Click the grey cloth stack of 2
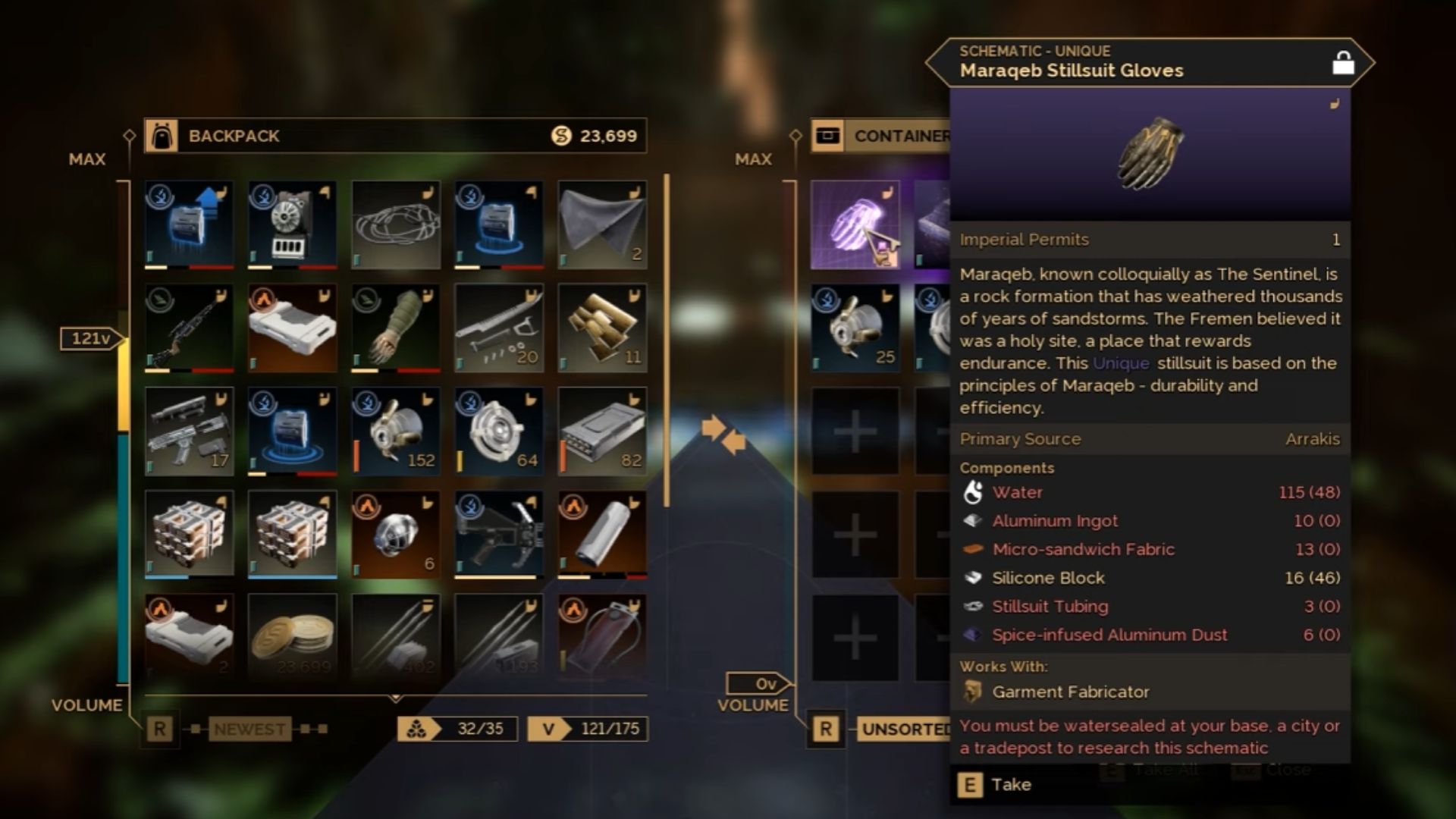 602,224
